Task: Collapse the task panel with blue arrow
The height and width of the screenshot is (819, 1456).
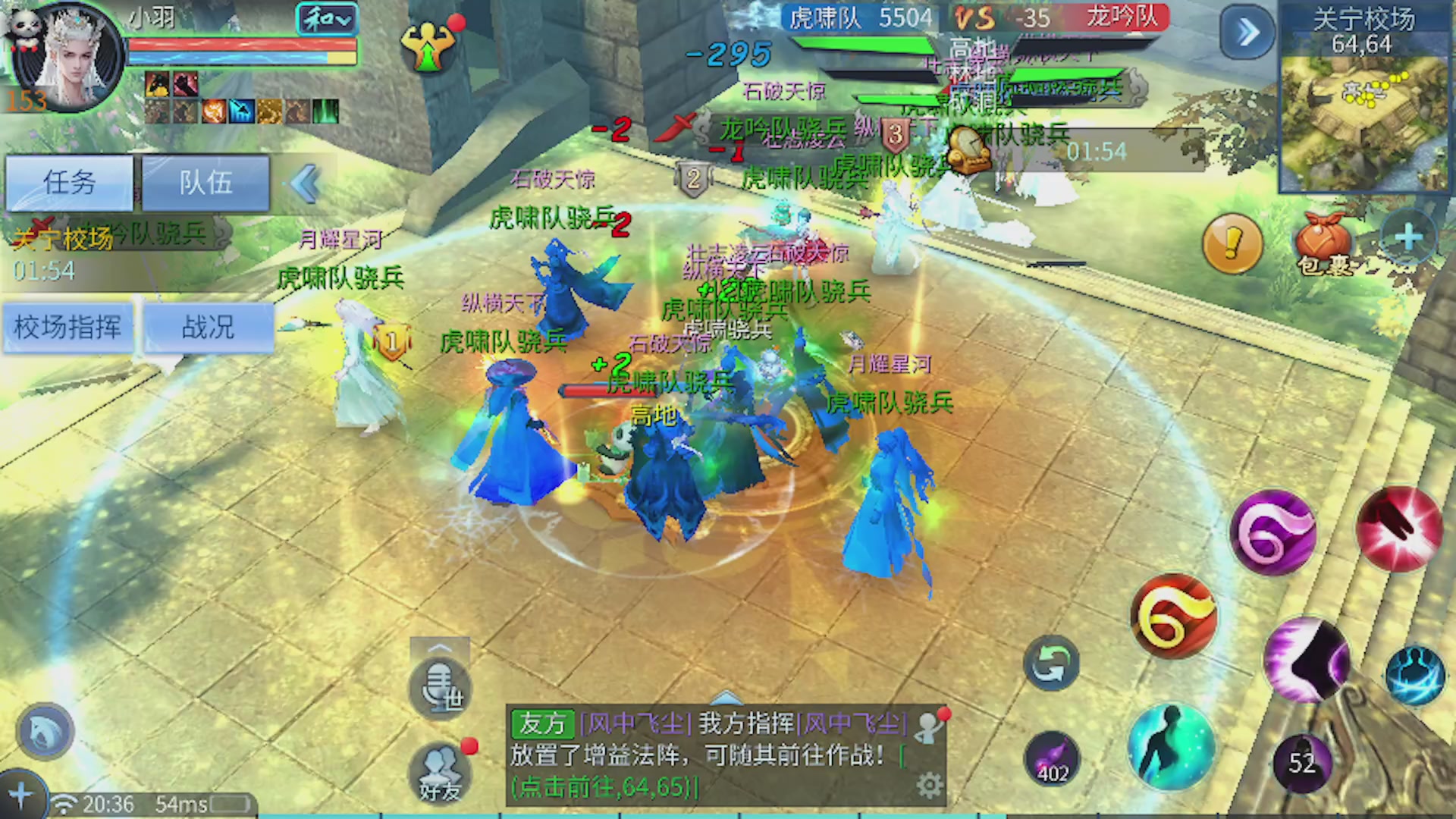Action: click(303, 184)
